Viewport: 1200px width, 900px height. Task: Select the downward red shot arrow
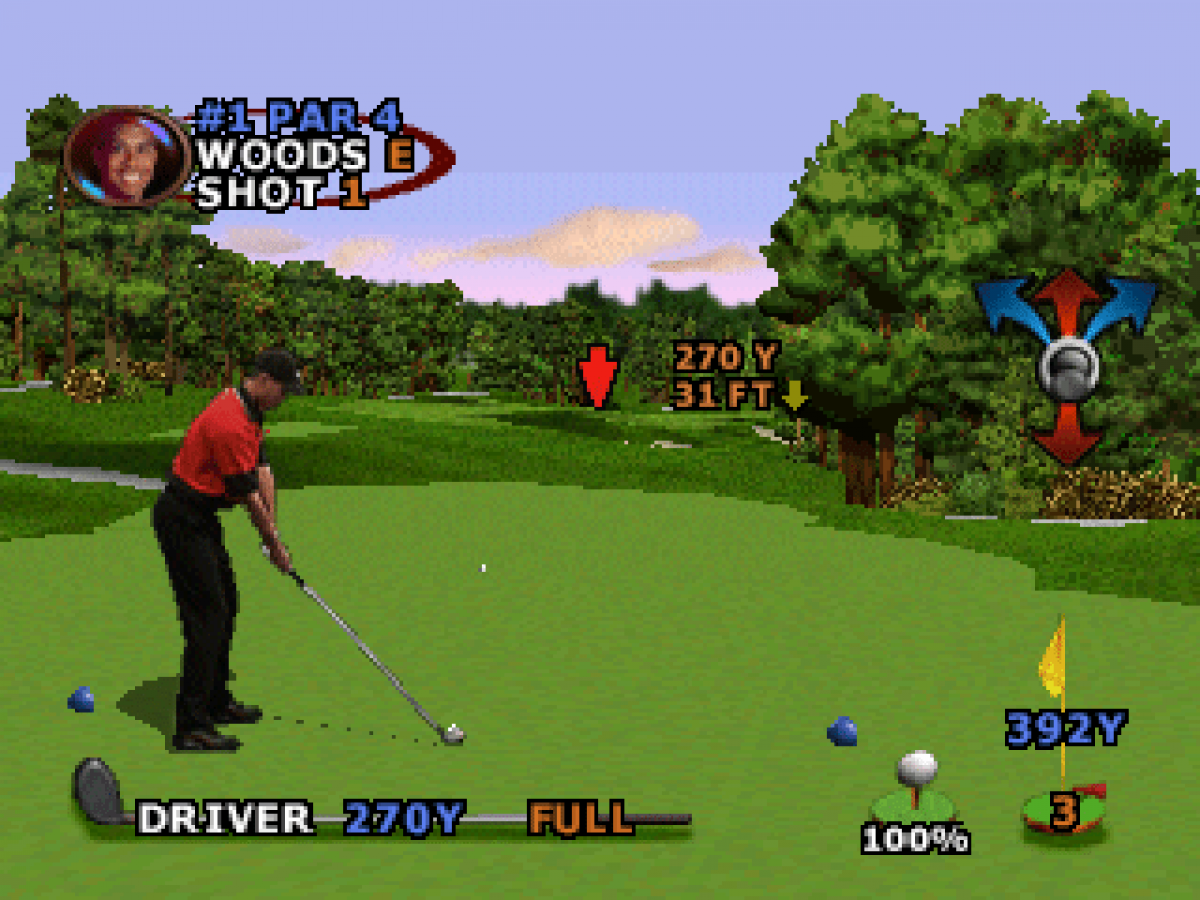point(1068,433)
